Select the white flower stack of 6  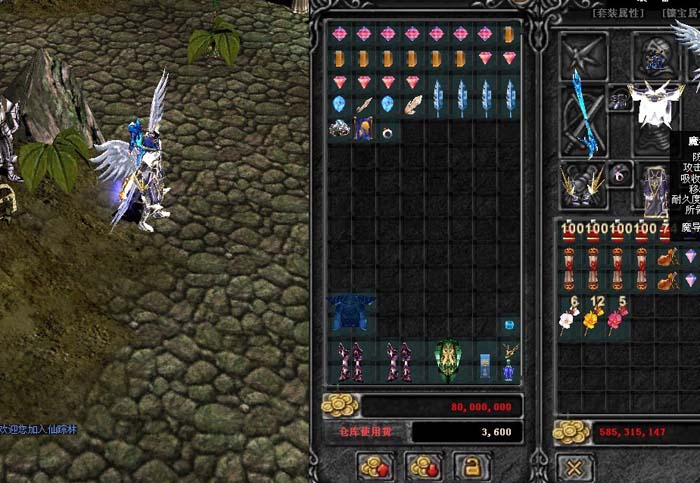569,317
